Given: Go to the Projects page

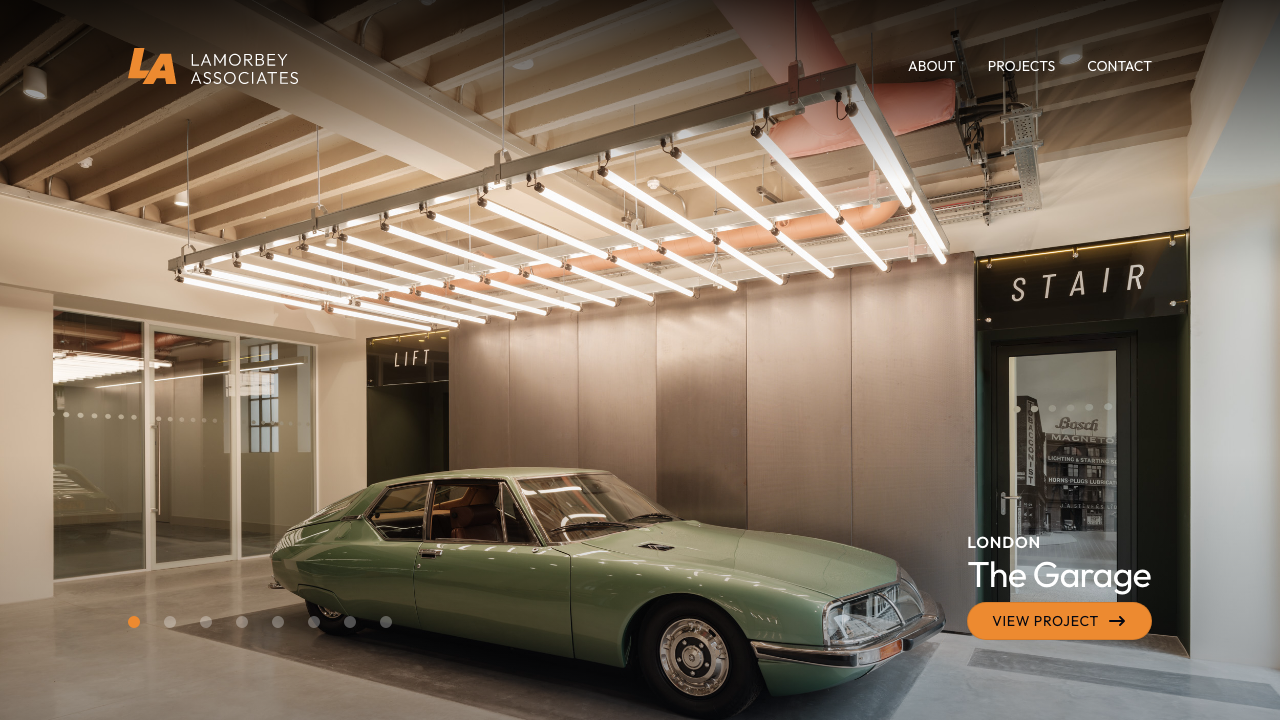Looking at the screenshot, I should pos(1021,66).
